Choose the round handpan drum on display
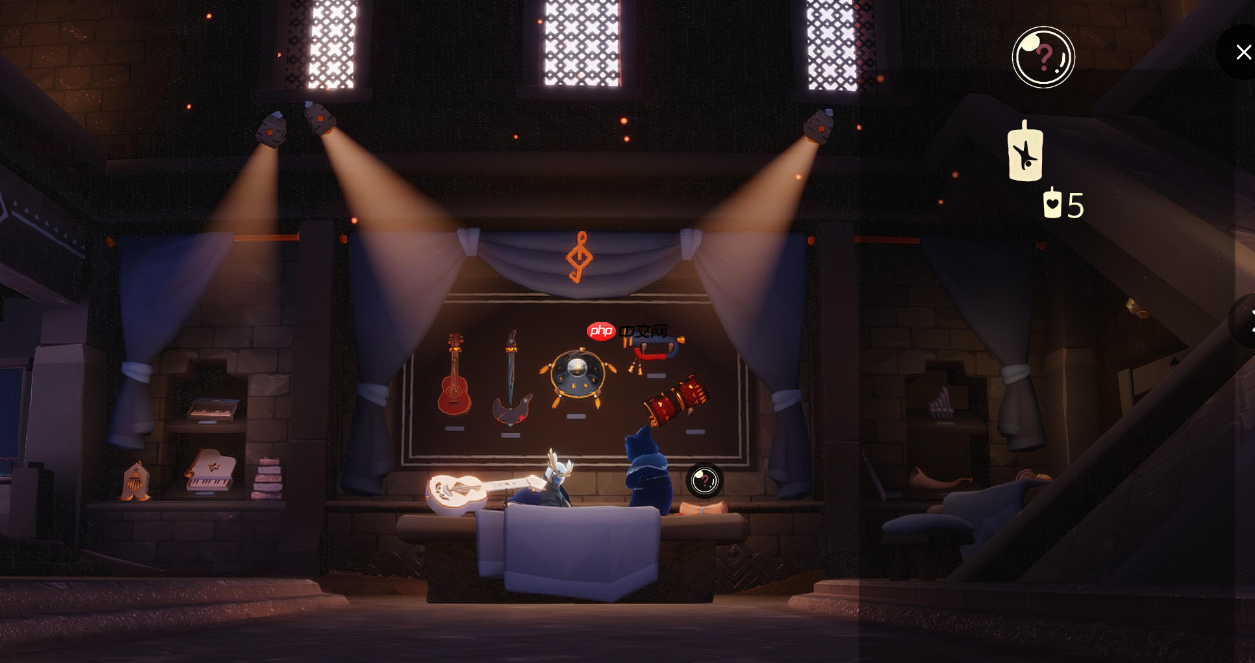The image size is (1255, 663). coord(577,377)
